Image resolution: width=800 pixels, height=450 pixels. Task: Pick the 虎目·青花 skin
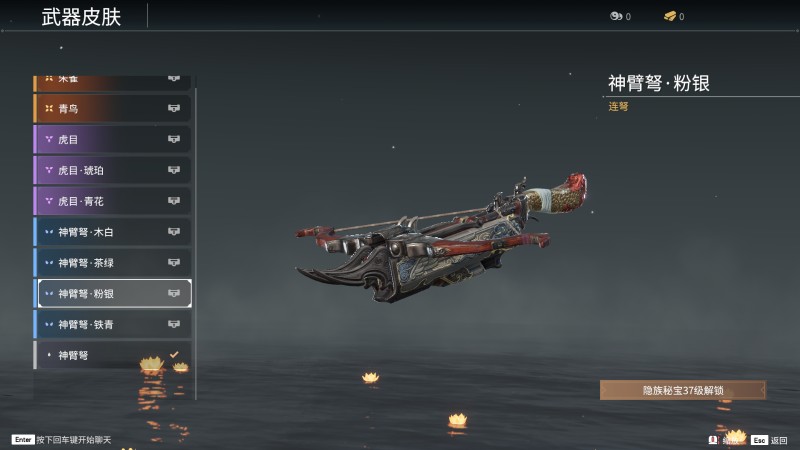(x=113, y=201)
